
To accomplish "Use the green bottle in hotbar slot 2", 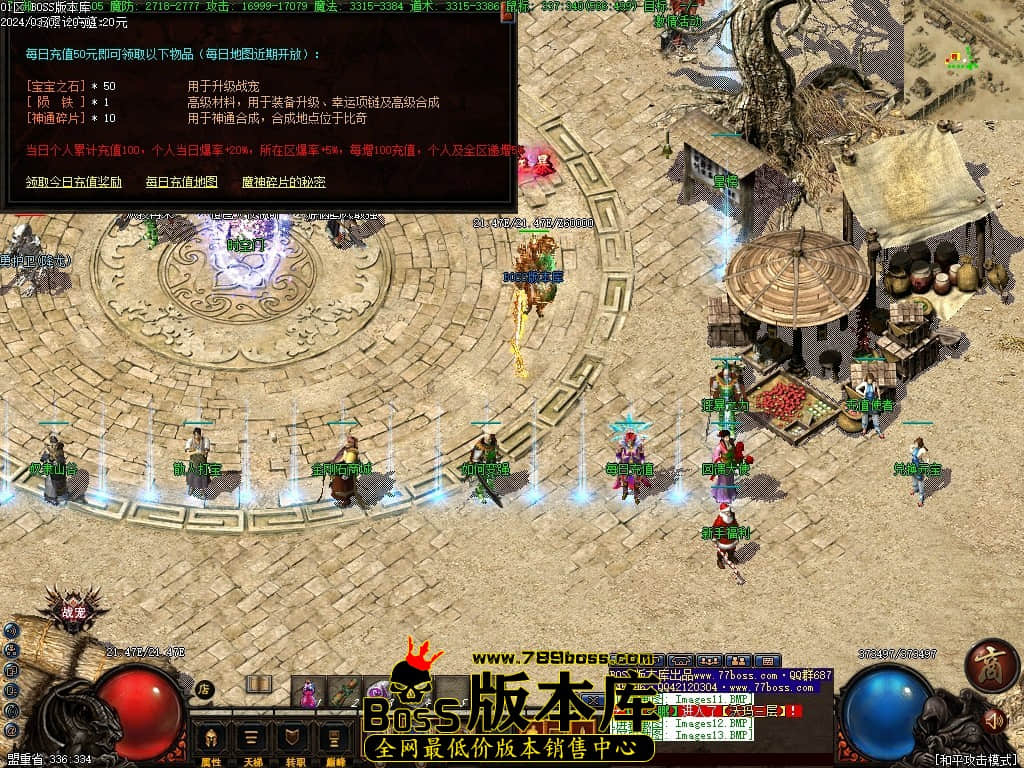I will tap(344, 690).
